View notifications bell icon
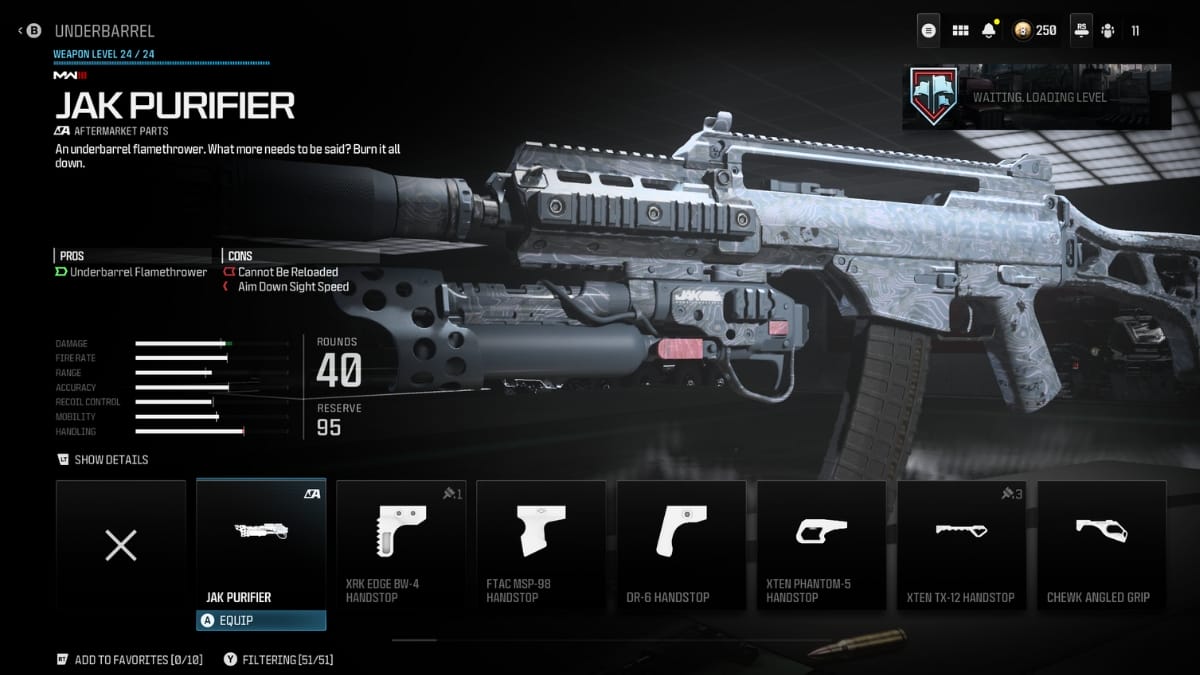The width and height of the screenshot is (1200, 675). (990, 31)
